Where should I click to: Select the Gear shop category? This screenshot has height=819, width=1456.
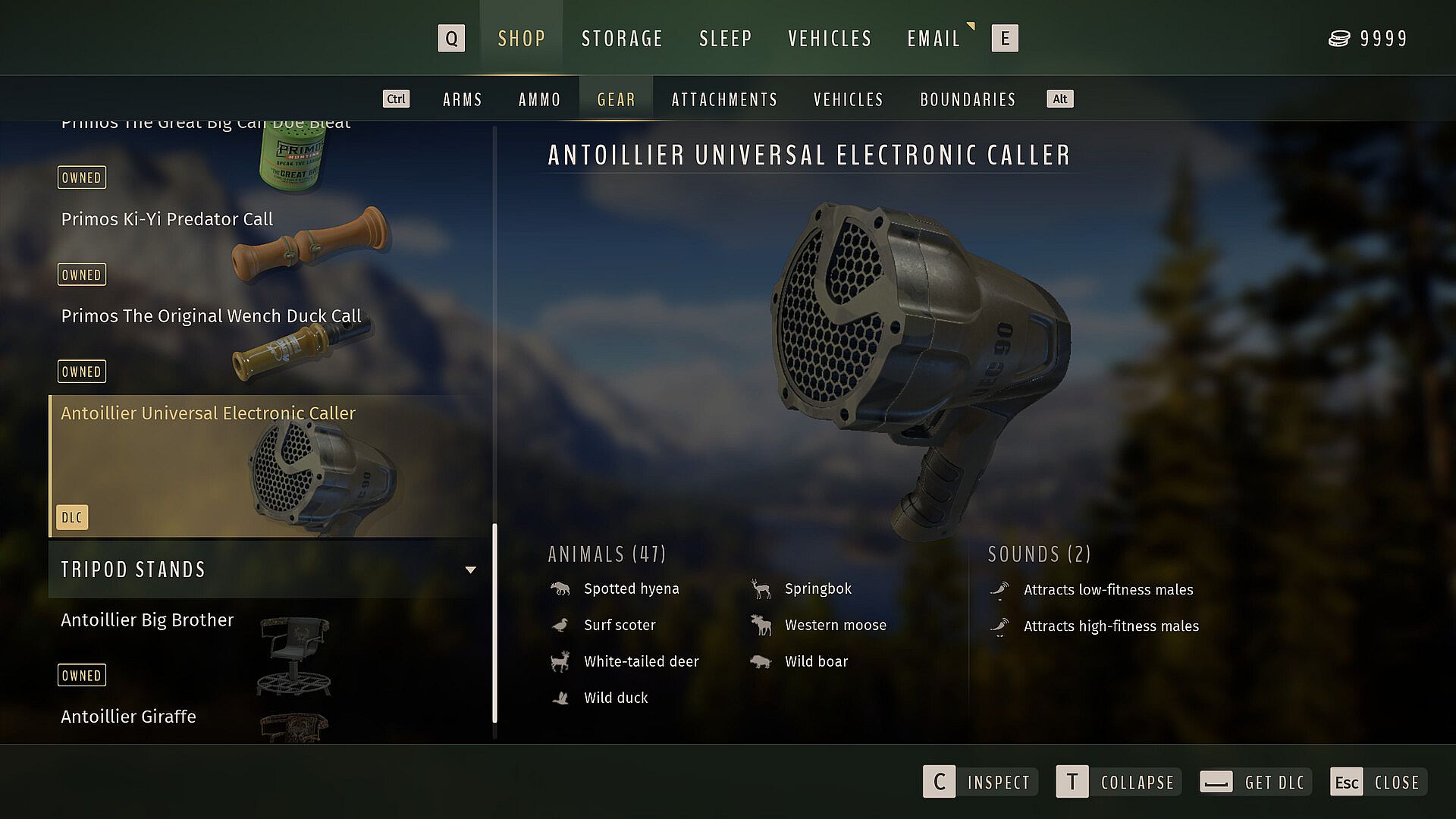pos(616,99)
